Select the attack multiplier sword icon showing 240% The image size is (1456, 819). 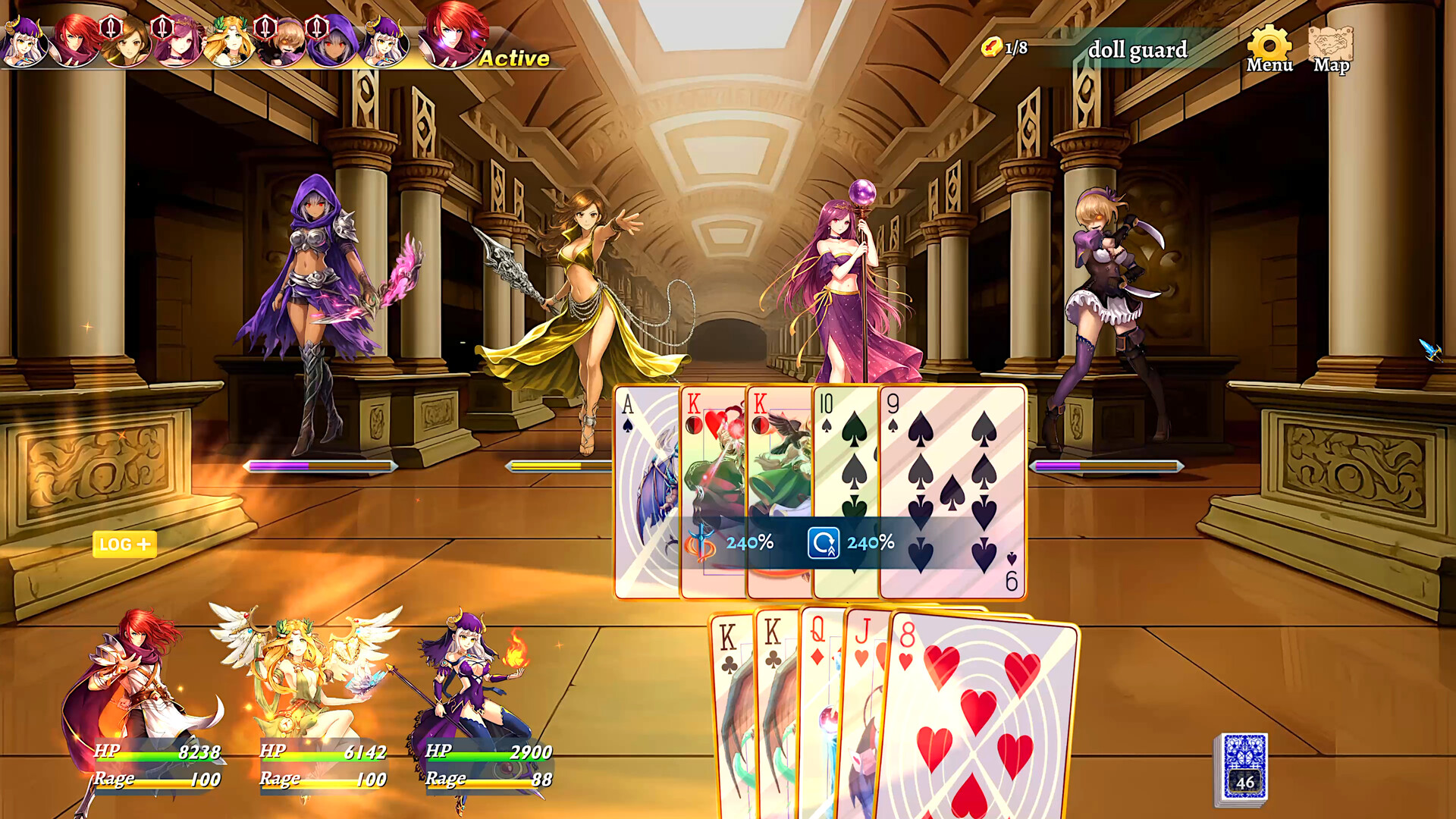coord(701,542)
